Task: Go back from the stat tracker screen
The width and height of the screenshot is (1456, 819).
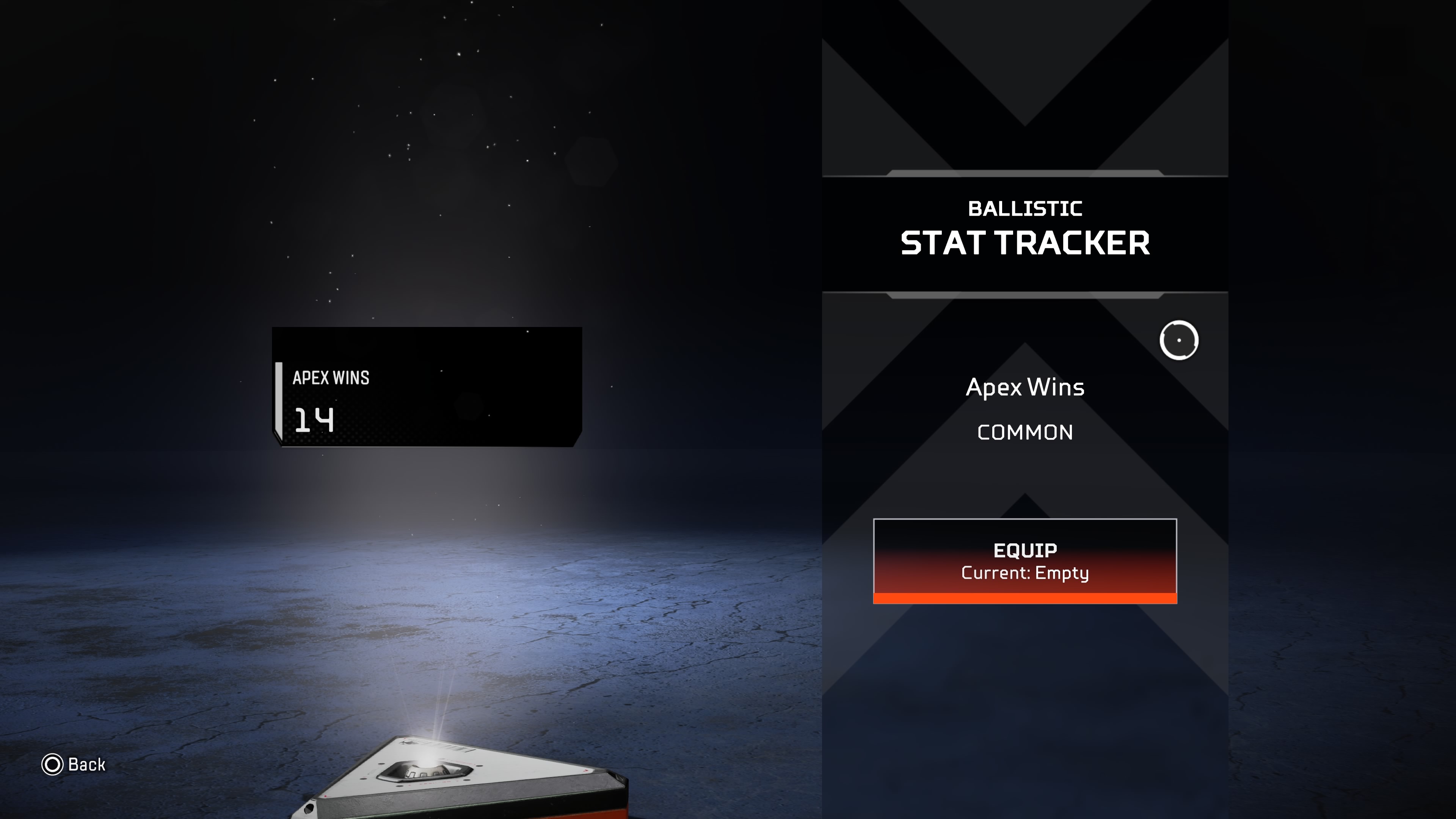Action: point(74,765)
